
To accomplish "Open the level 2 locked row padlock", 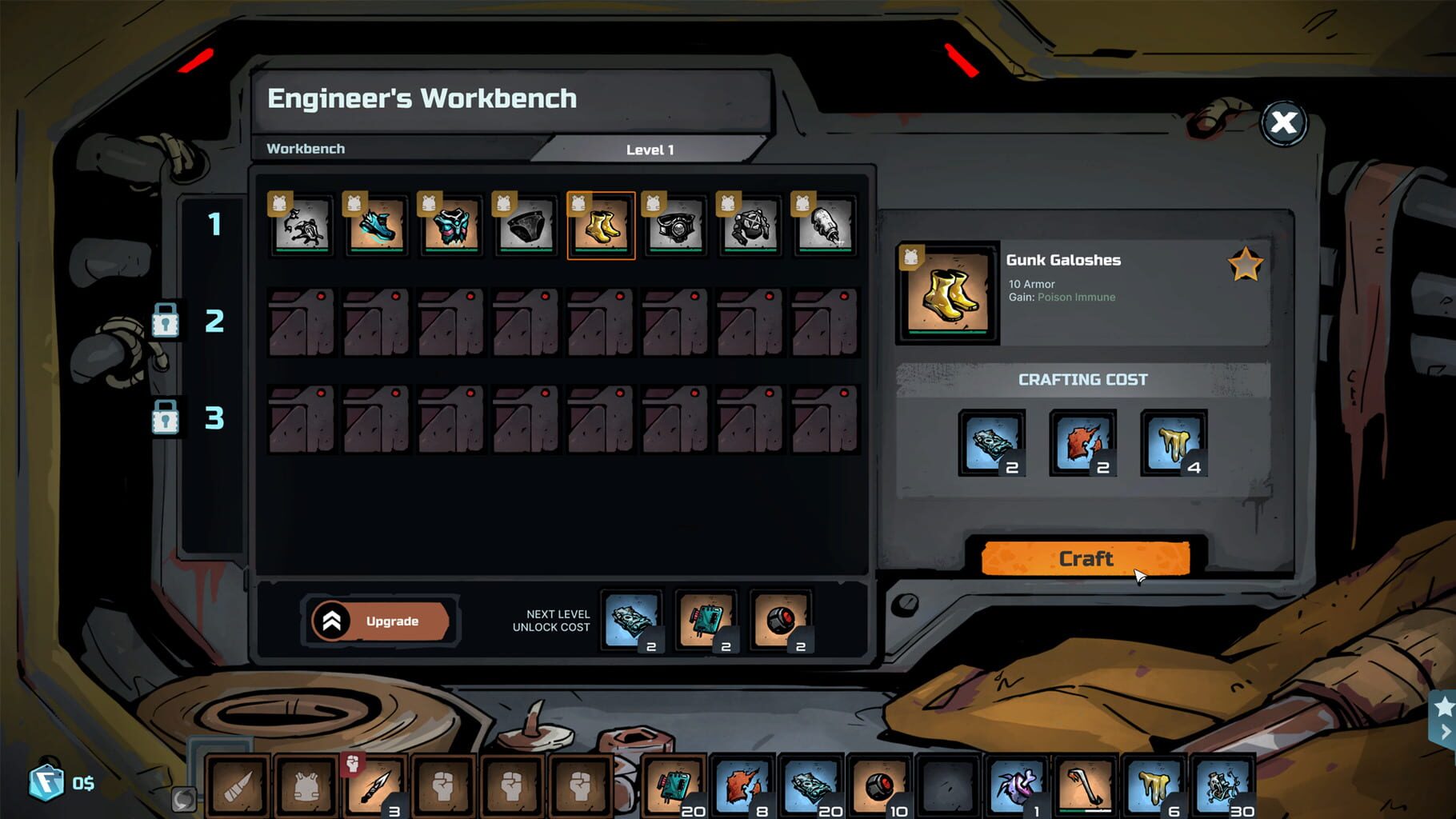I will 166,322.
